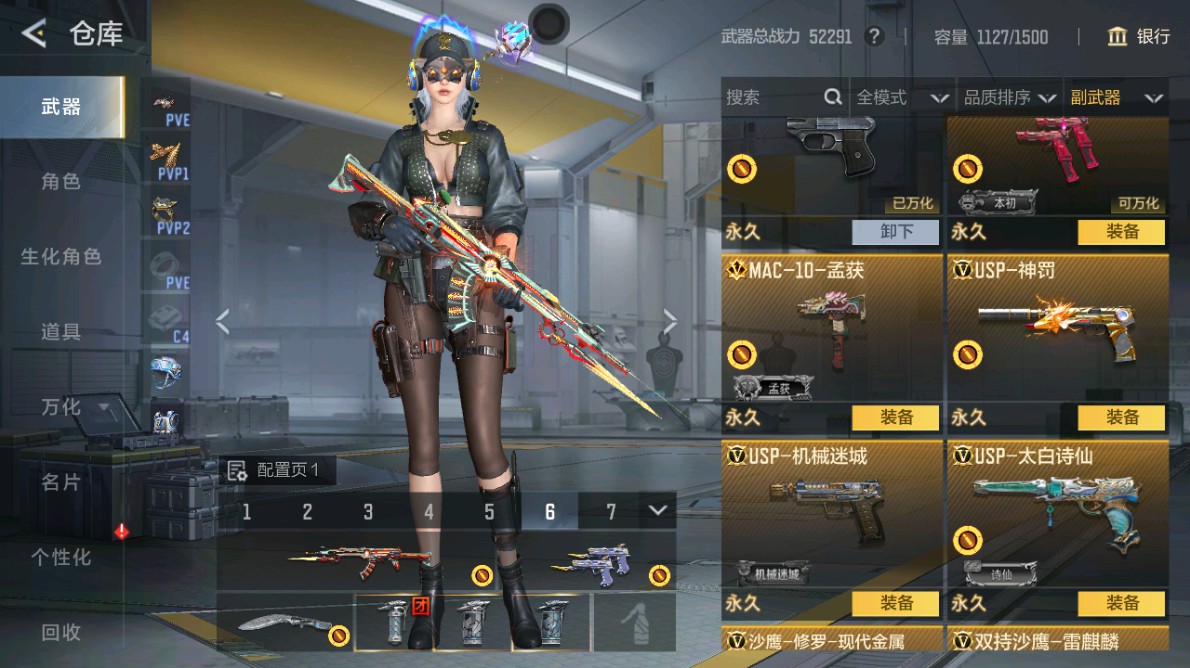Switch to the 角色 tab
The image size is (1190, 668).
[61, 182]
